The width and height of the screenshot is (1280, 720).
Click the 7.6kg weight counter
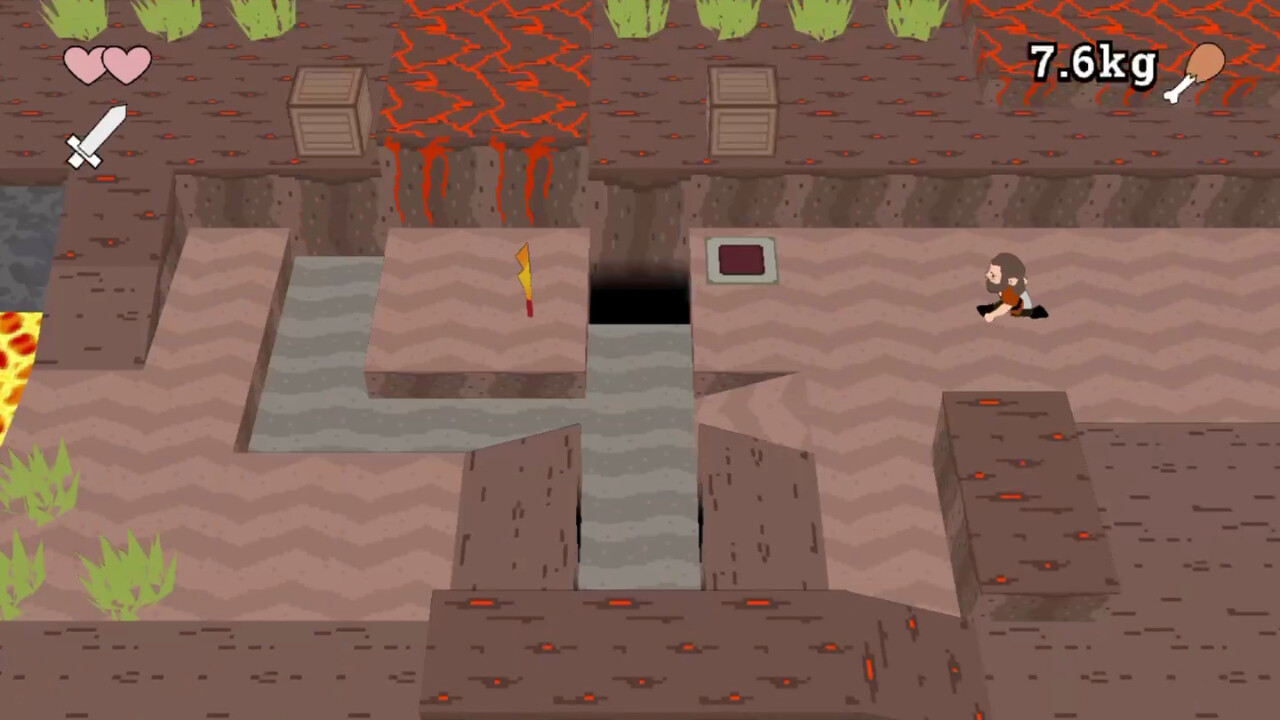pos(1092,63)
